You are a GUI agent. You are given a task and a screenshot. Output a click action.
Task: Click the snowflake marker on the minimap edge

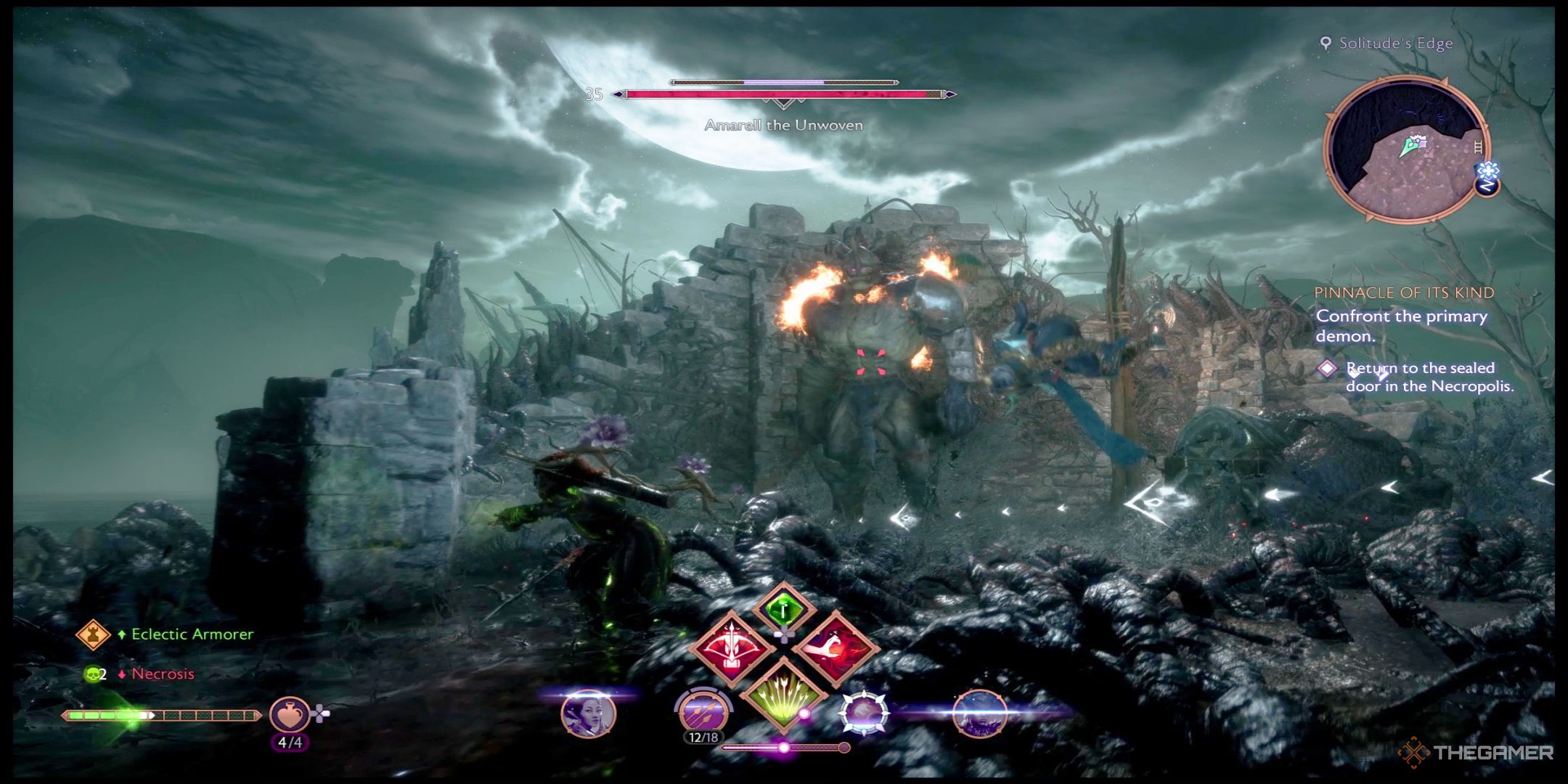(1488, 171)
